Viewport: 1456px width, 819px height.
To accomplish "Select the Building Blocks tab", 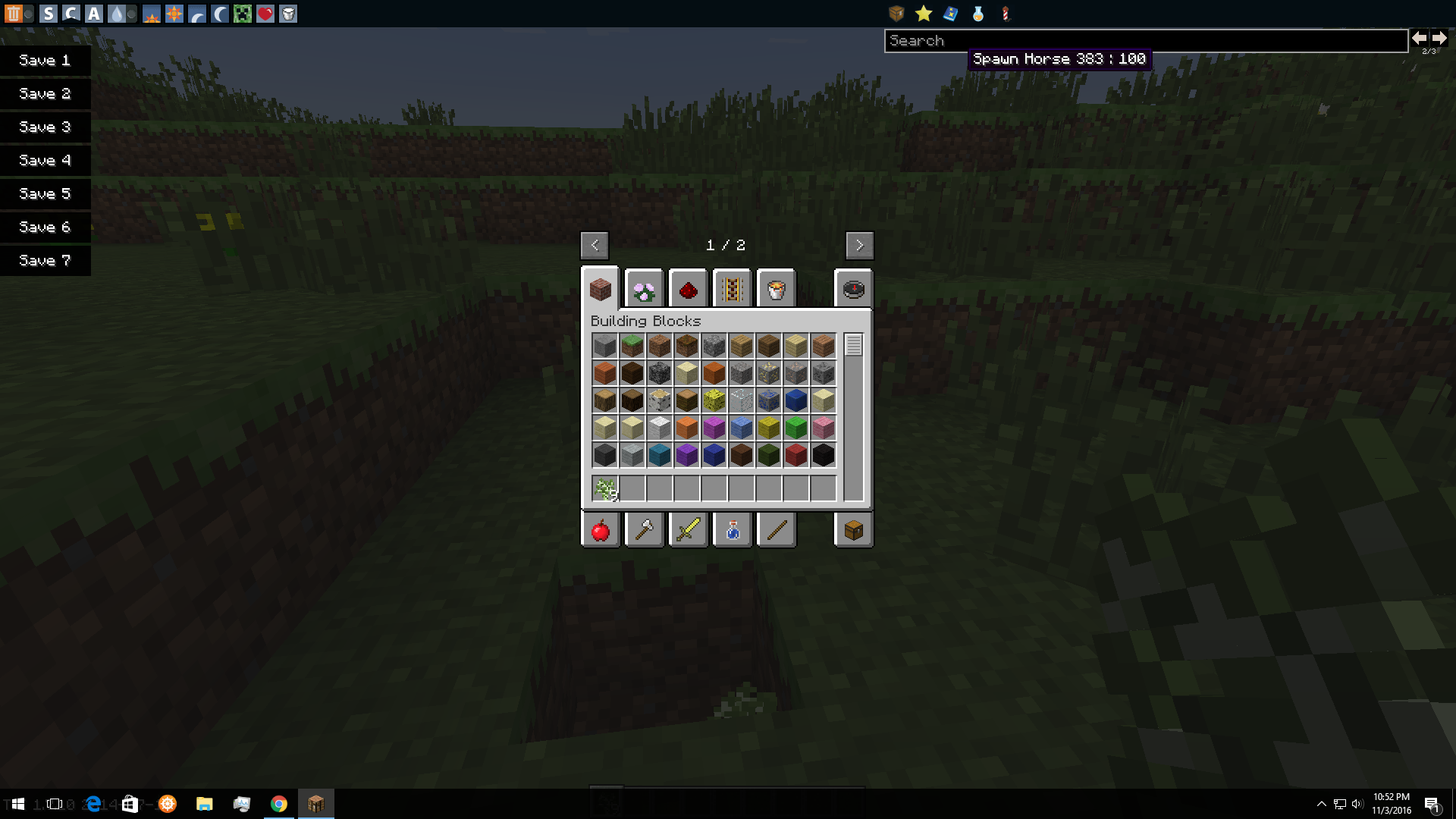I will 601,289.
